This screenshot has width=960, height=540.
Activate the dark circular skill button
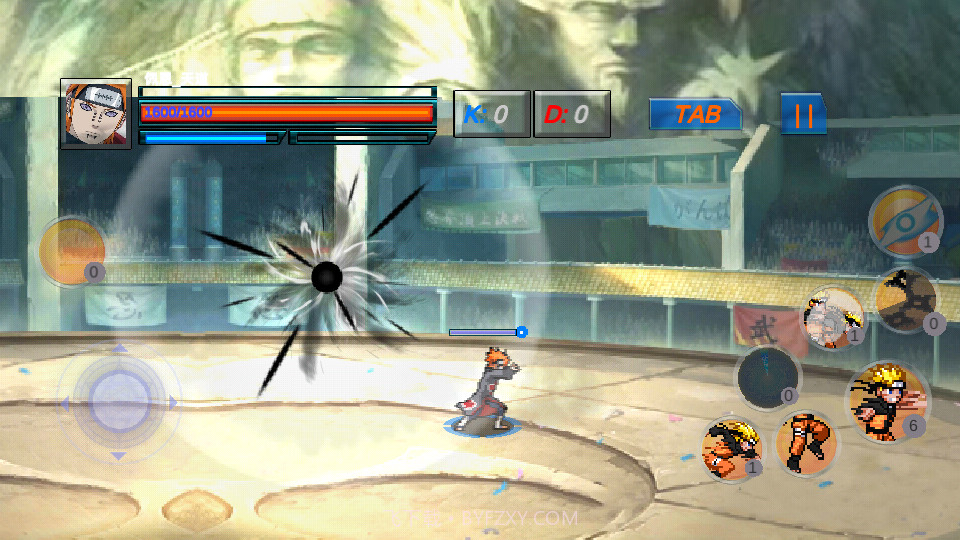[768, 378]
